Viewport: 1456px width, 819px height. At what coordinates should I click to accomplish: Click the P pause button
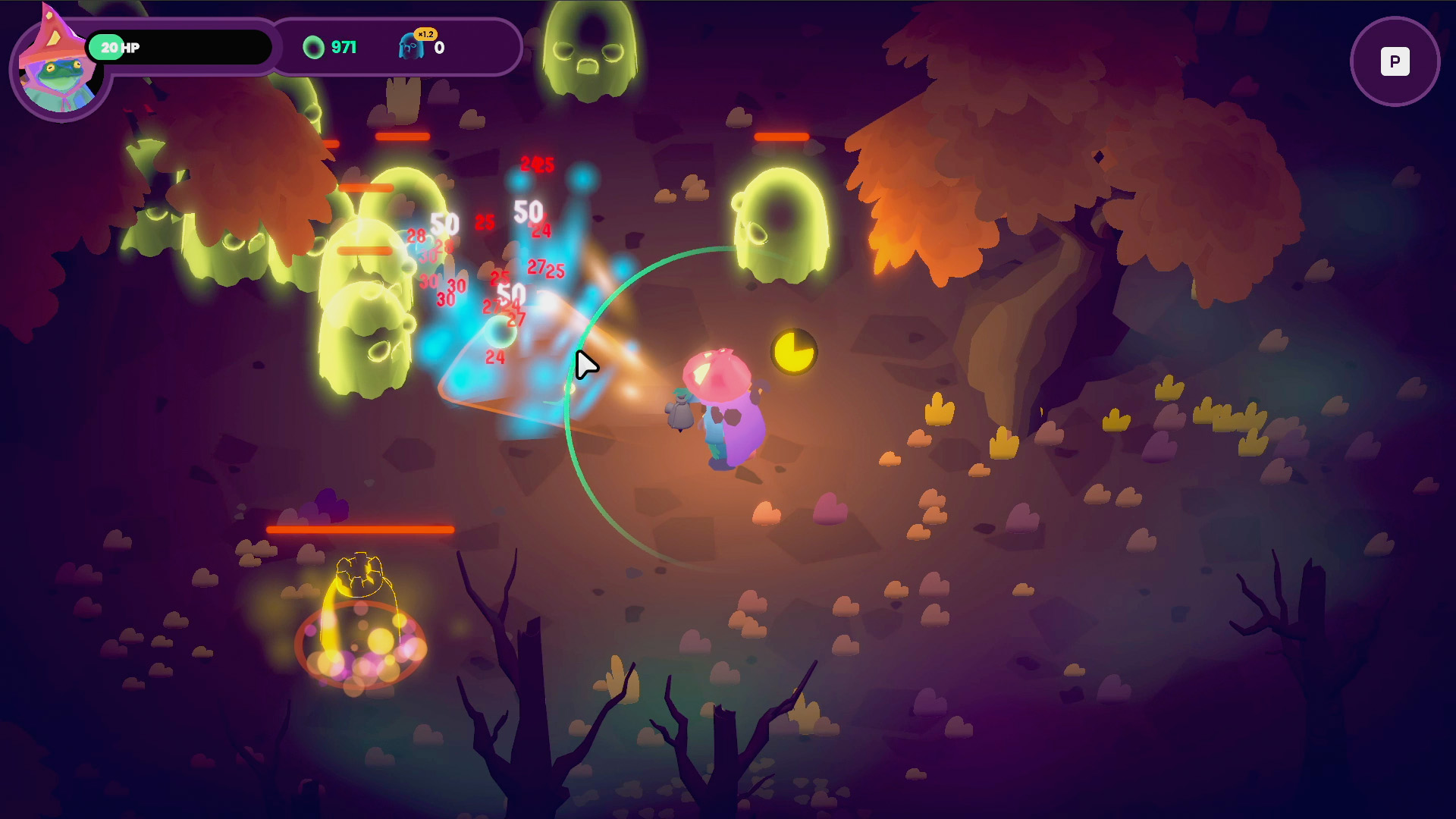(x=1395, y=62)
